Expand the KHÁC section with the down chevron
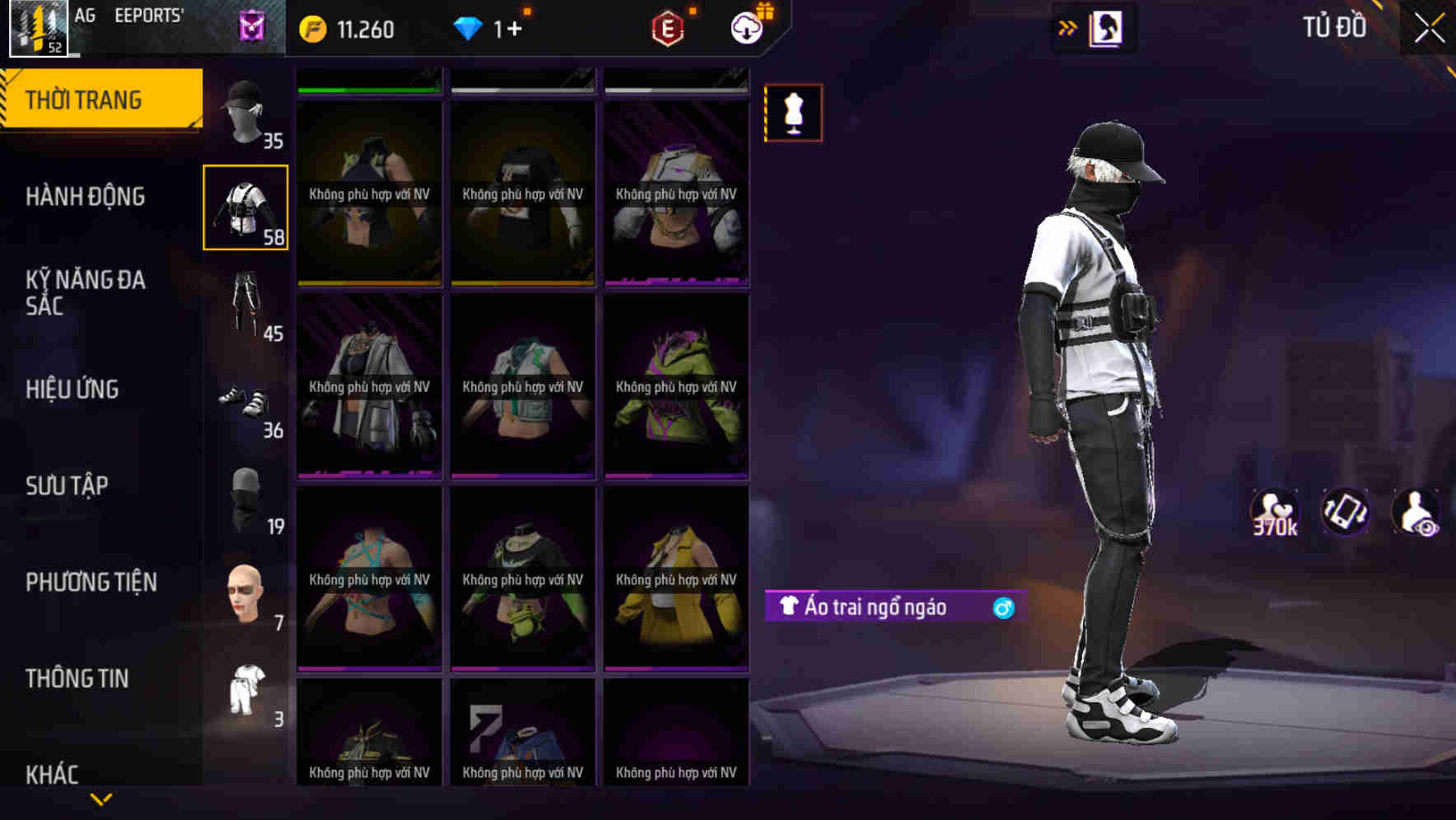The image size is (1456, 820). 100,799
